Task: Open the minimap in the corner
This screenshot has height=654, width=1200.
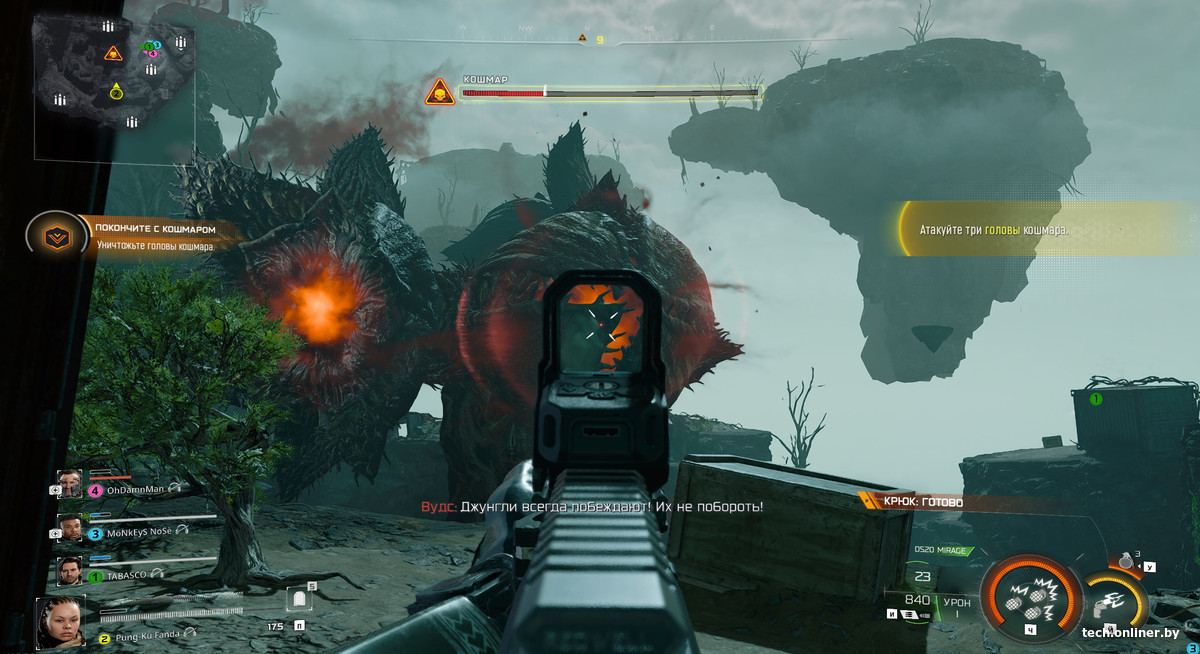Action: [114, 91]
